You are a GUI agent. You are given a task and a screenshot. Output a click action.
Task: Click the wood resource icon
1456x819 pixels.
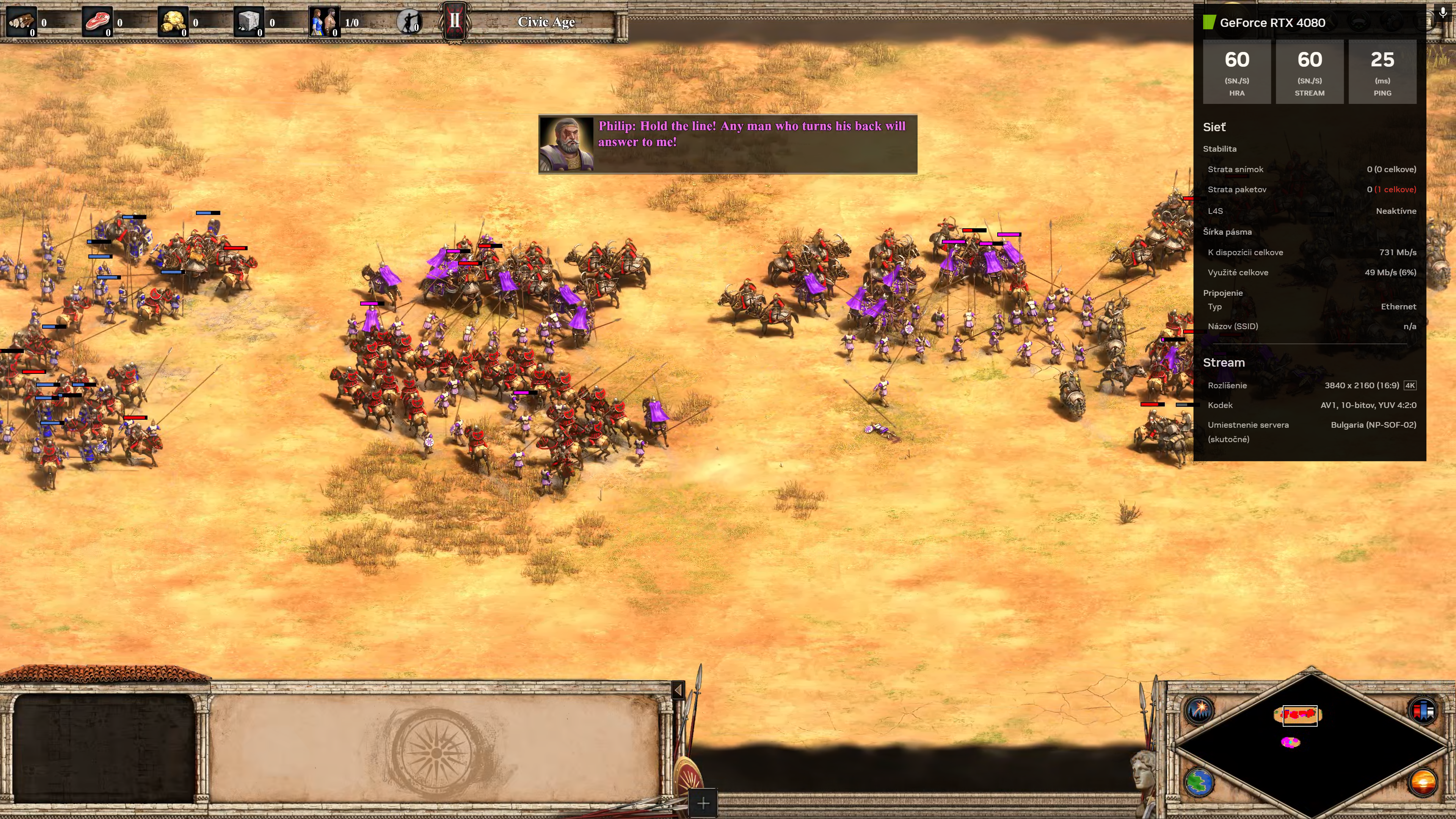coord(21,22)
